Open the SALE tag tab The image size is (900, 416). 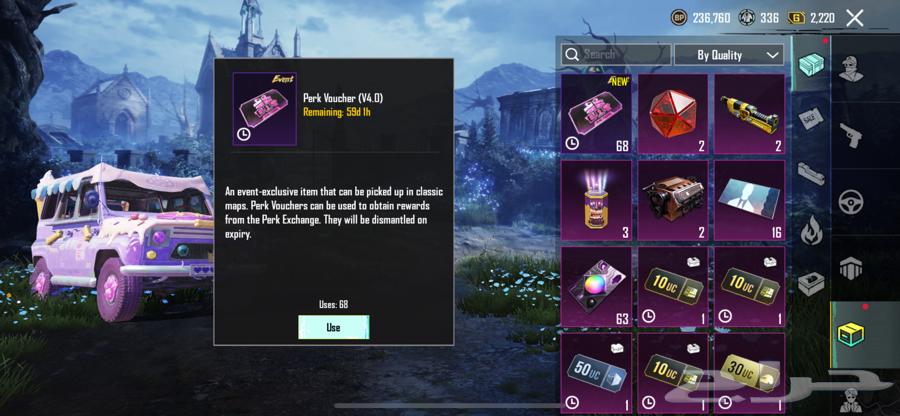coord(811,118)
